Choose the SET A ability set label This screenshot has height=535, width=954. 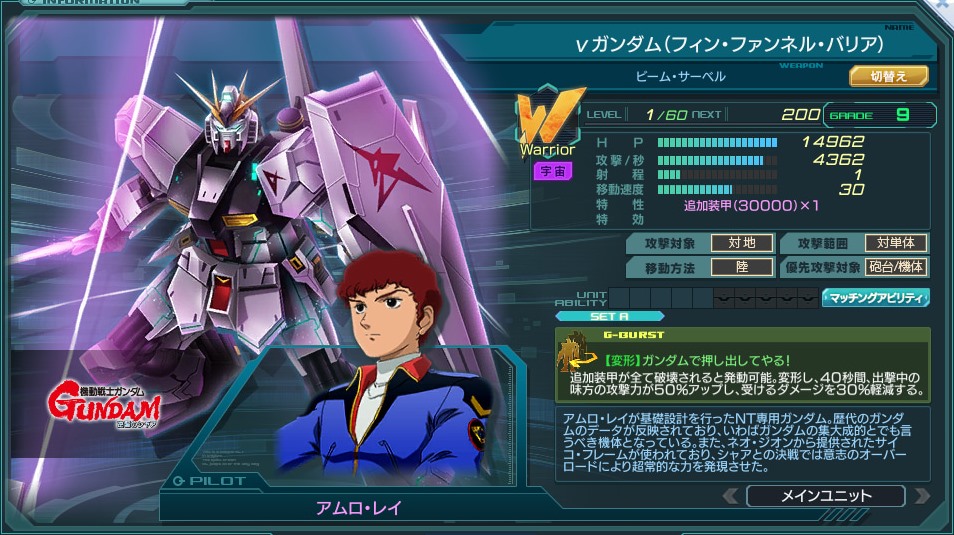(609, 316)
